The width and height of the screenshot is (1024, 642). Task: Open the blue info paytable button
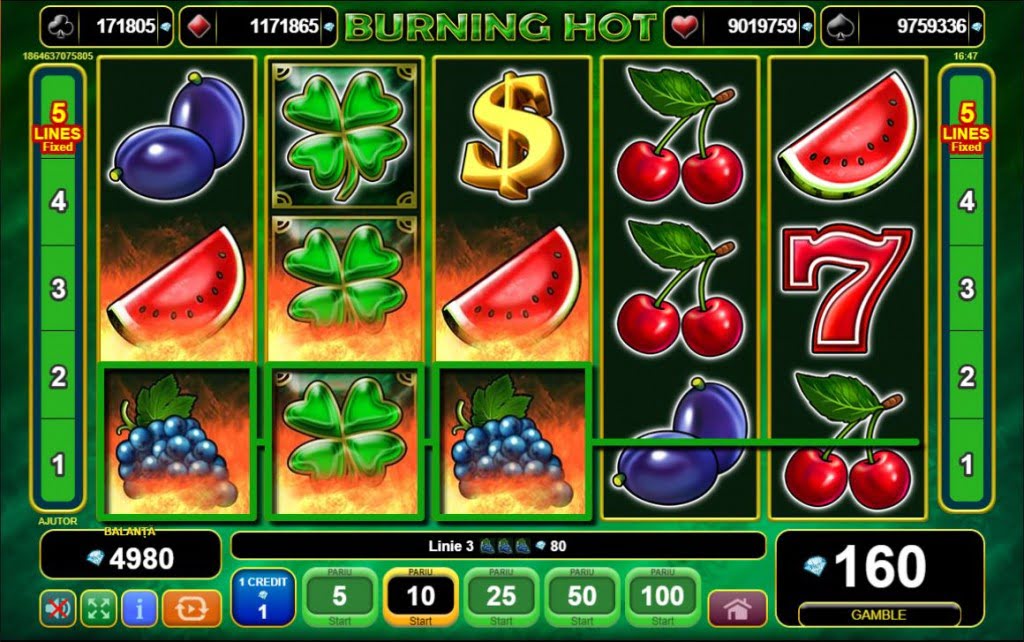(x=140, y=607)
